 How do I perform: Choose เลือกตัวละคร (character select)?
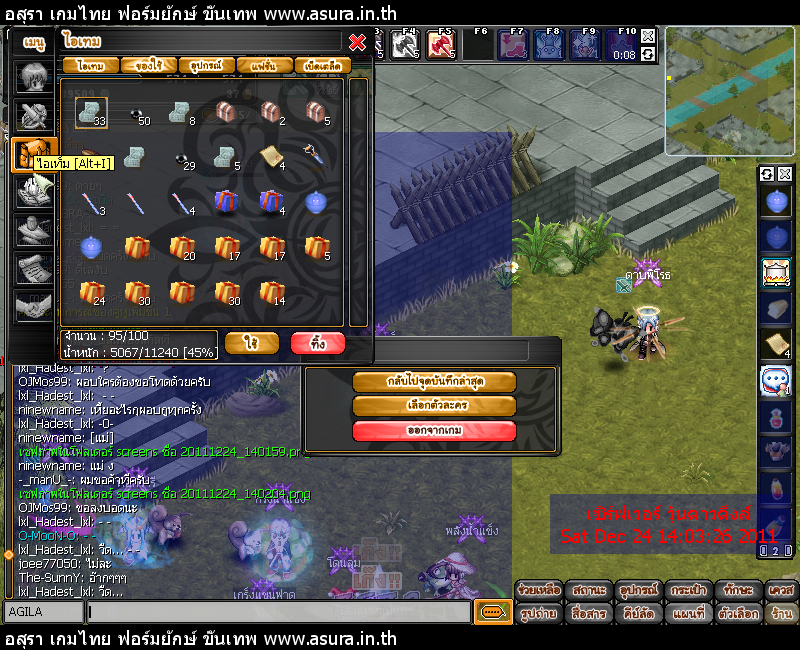pyautogui.click(x=434, y=406)
